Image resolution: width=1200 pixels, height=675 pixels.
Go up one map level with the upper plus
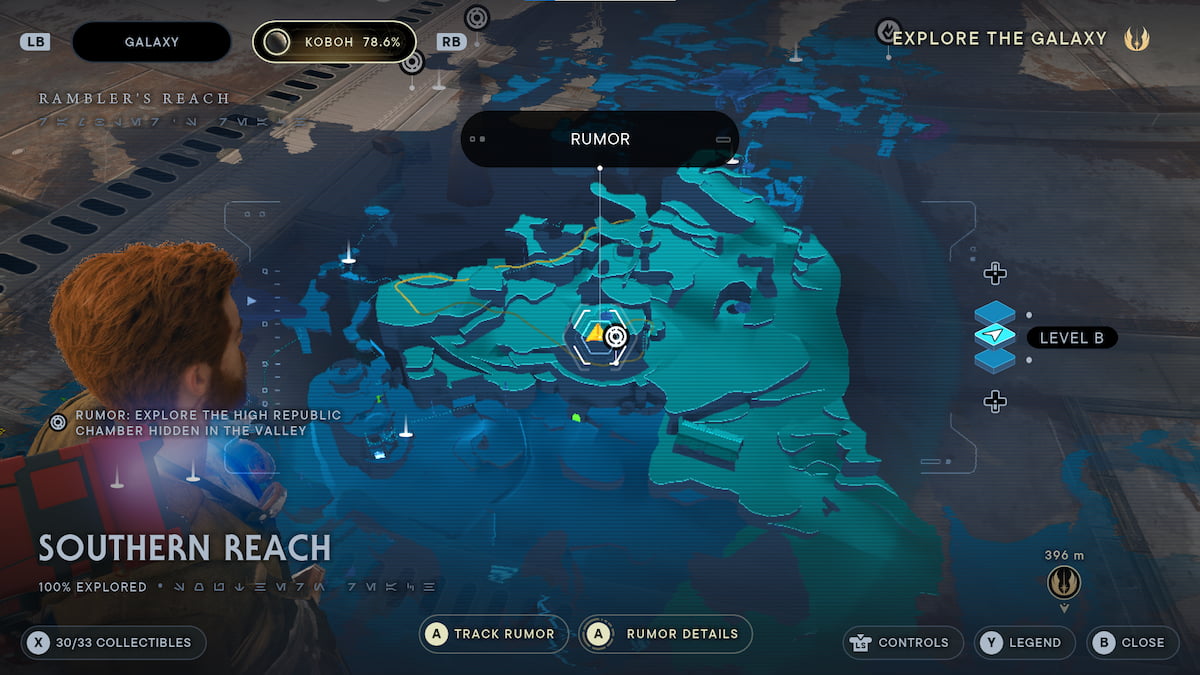pyautogui.click(x=994, y=273)
